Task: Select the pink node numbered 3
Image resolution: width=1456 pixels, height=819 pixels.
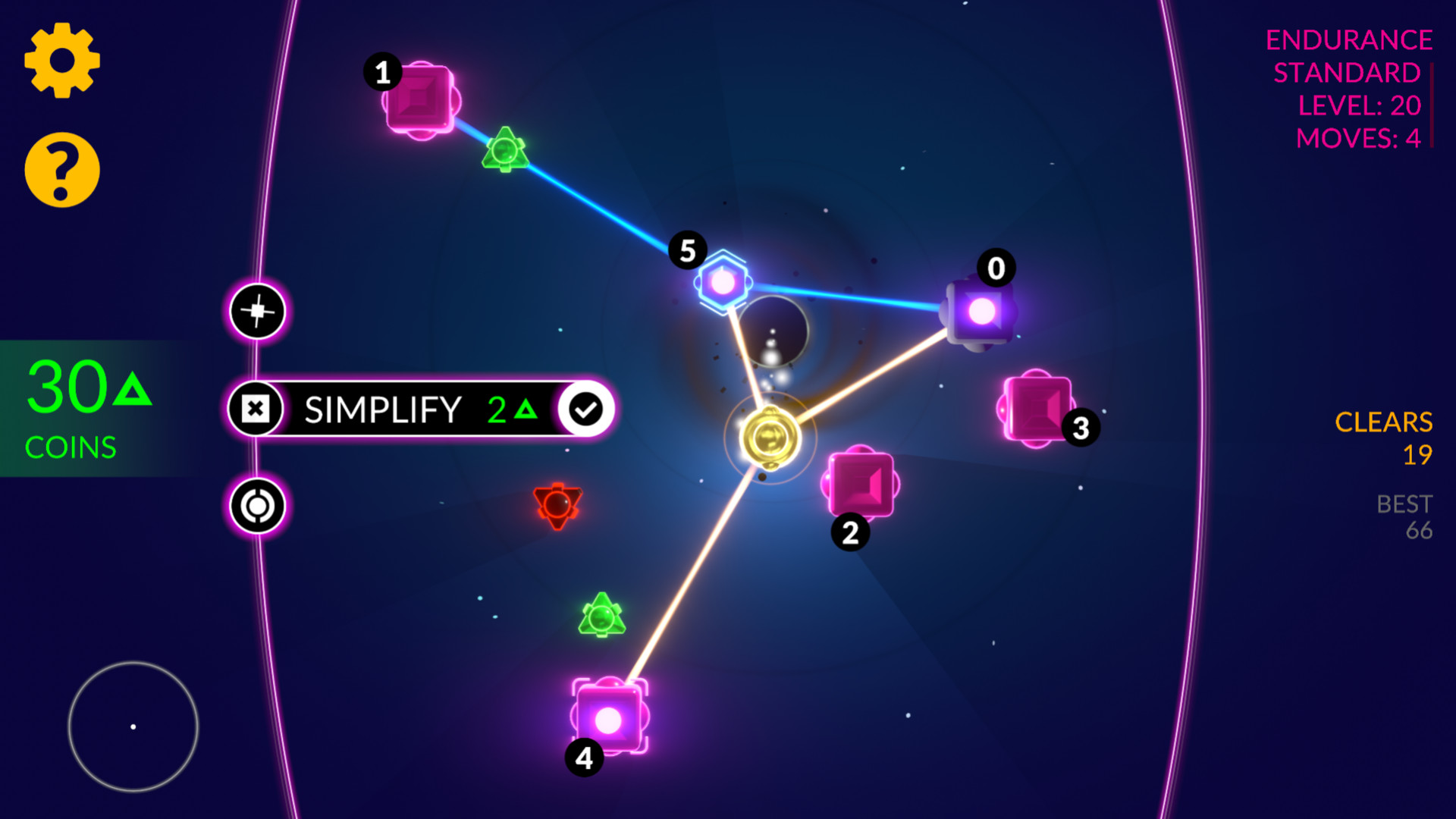Action: tap(1039, 408)
